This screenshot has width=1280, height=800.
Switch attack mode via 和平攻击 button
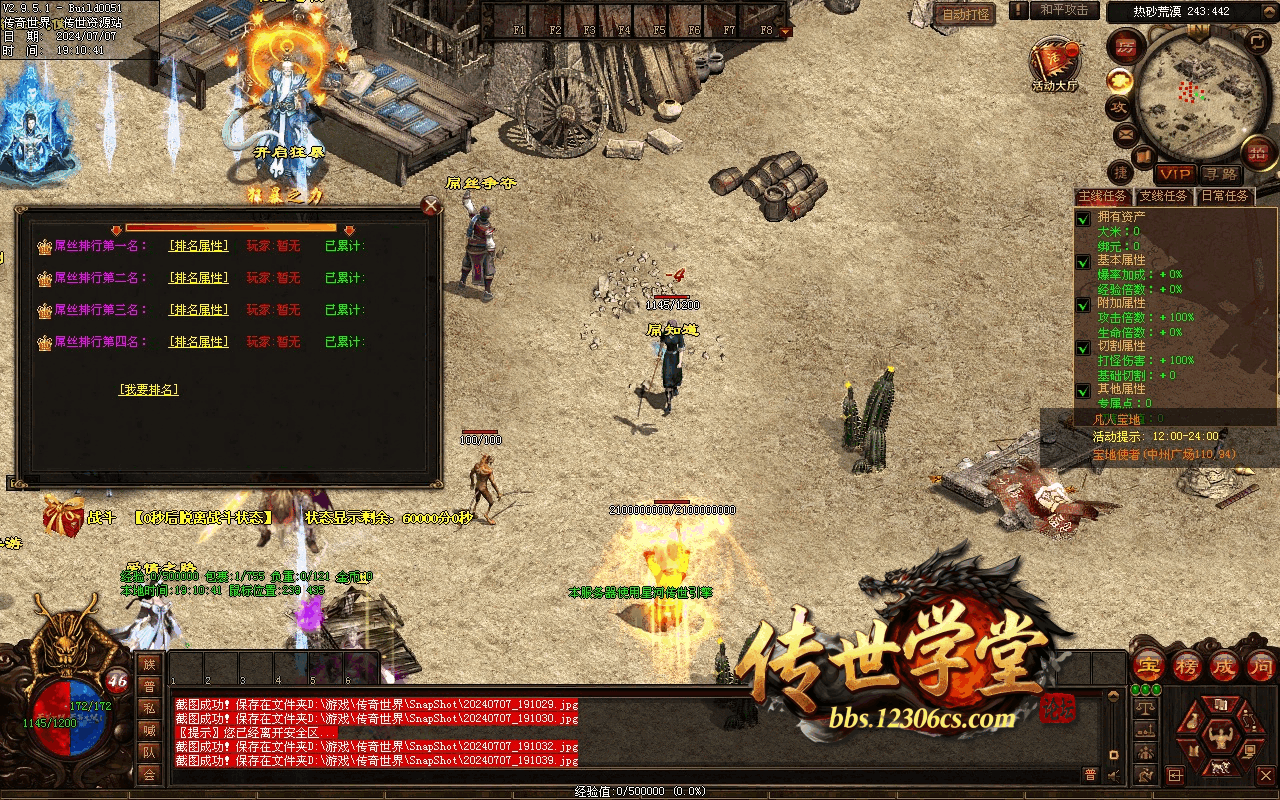tap(1063, 10)
